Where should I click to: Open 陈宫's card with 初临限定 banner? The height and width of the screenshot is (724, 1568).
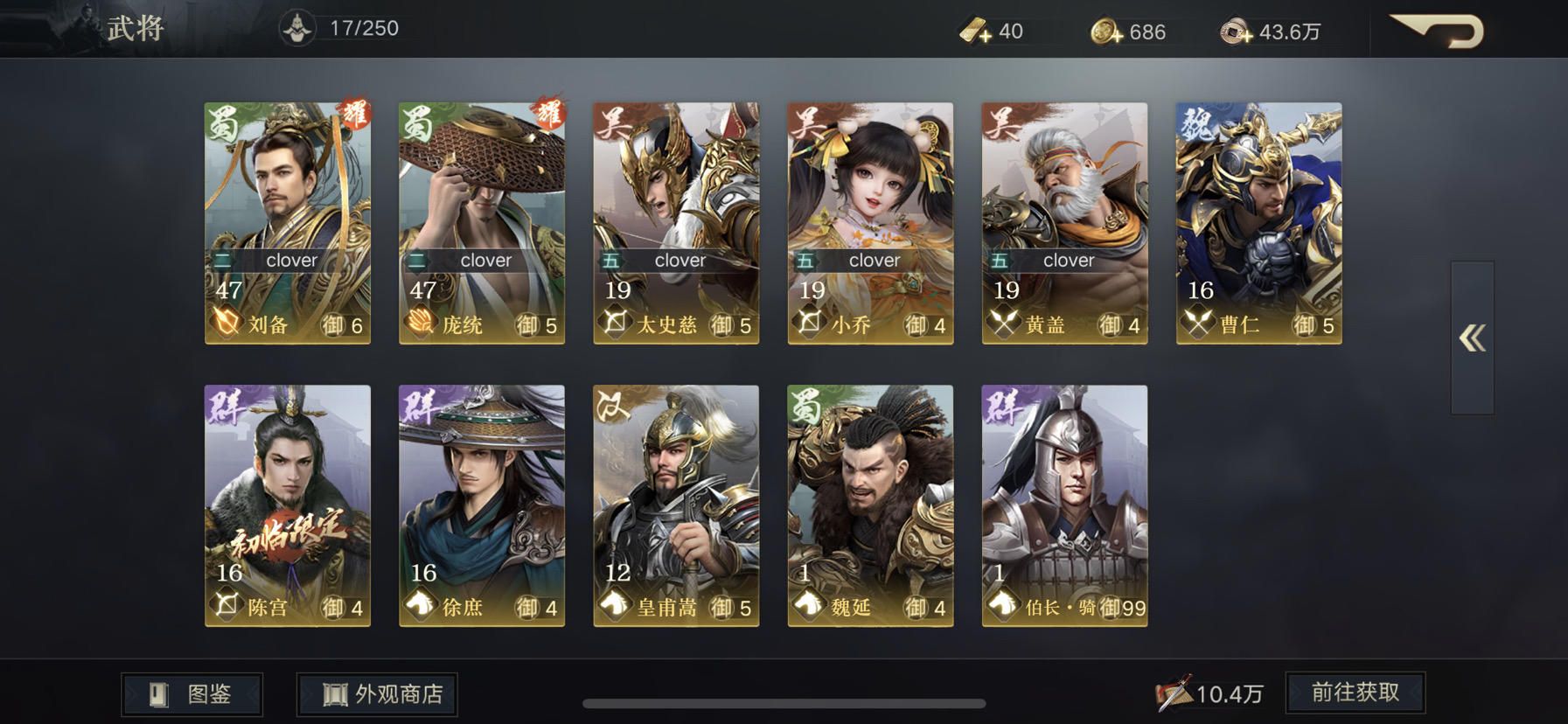click(x=287, y=507)
